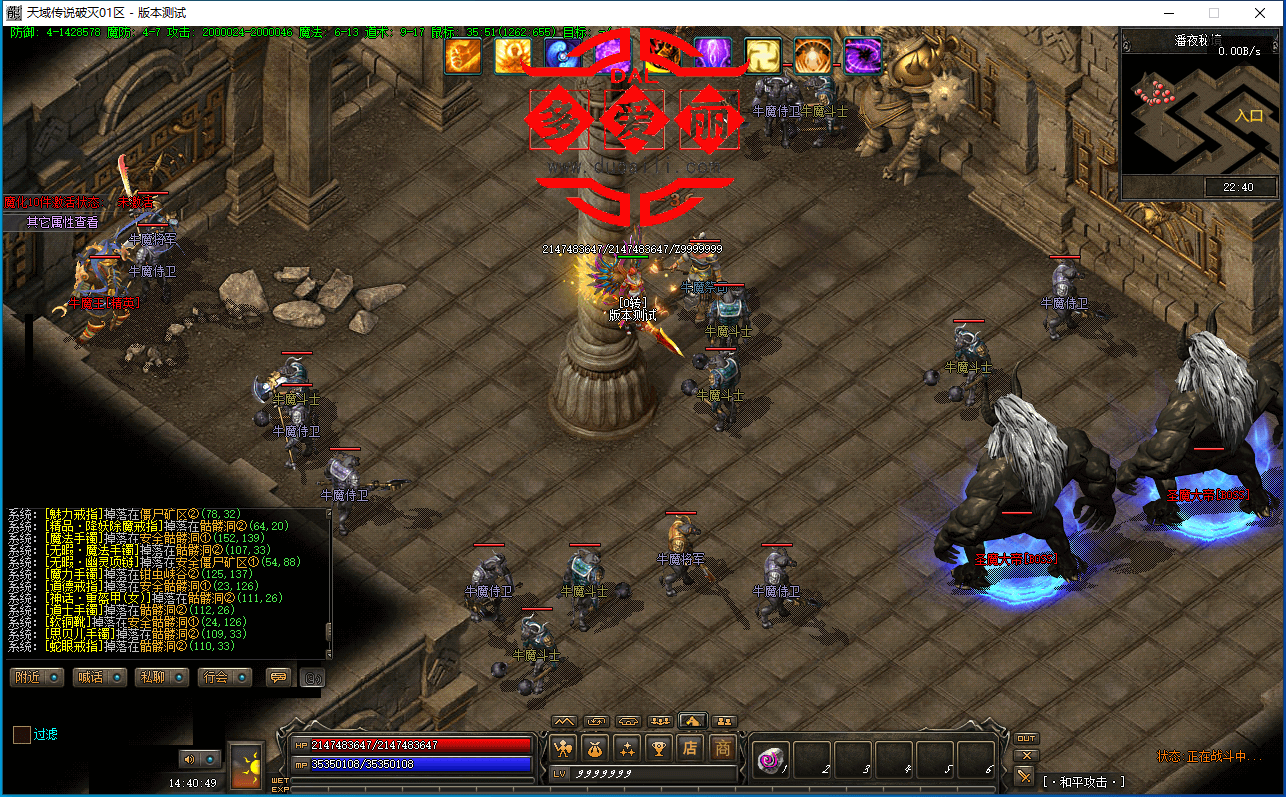Screen dimensions: 1286x797
Task: Activate the flaming fist skill icon
Action: tap(463, 55)
